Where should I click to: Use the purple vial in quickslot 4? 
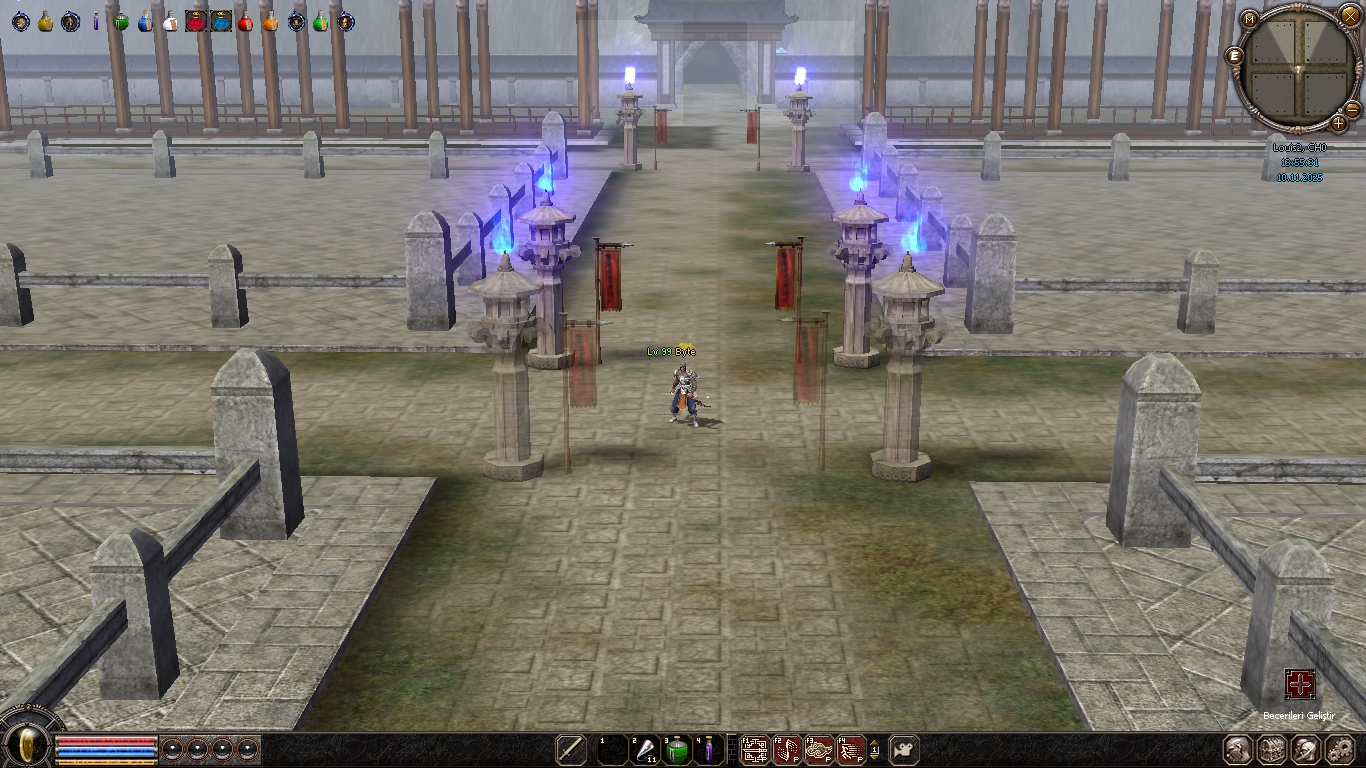pos(709,750)
